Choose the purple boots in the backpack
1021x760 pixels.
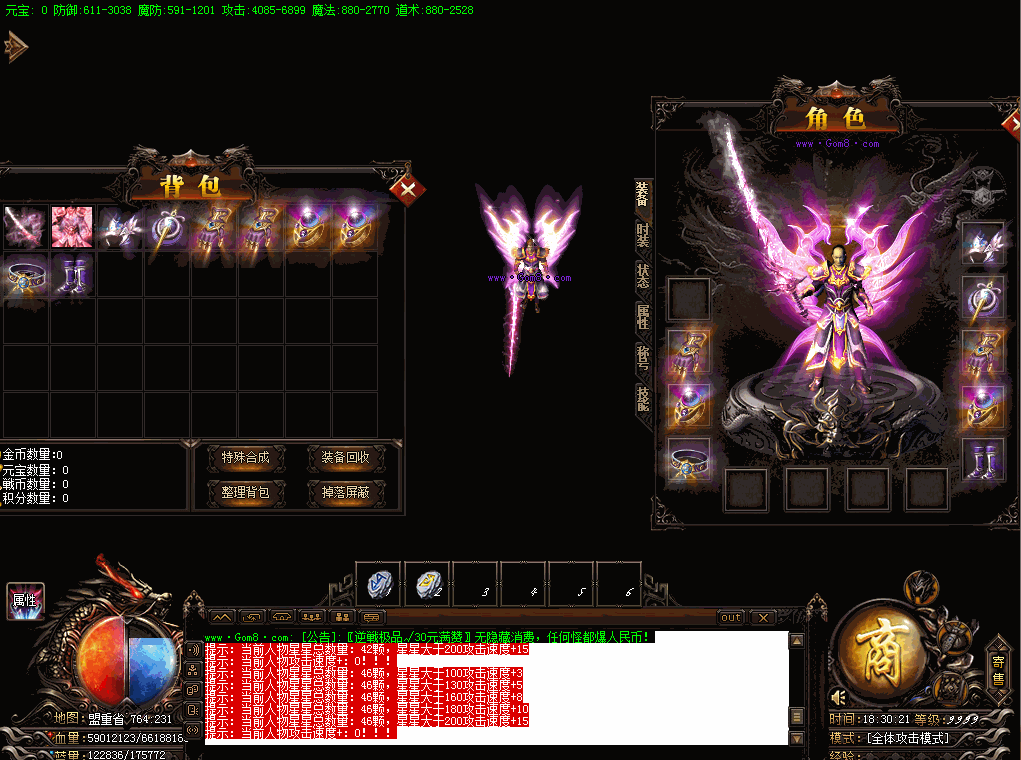pyautogui.click(x=72, y=275)
